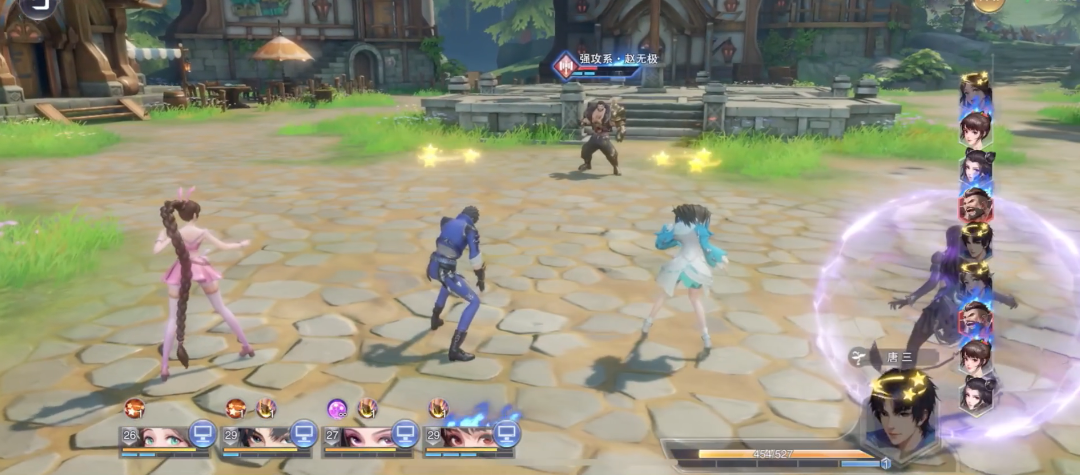Toggle auto-control monitor on the blue-flame level 29 hero
The image size is (1080, 475).
[506, 433]
